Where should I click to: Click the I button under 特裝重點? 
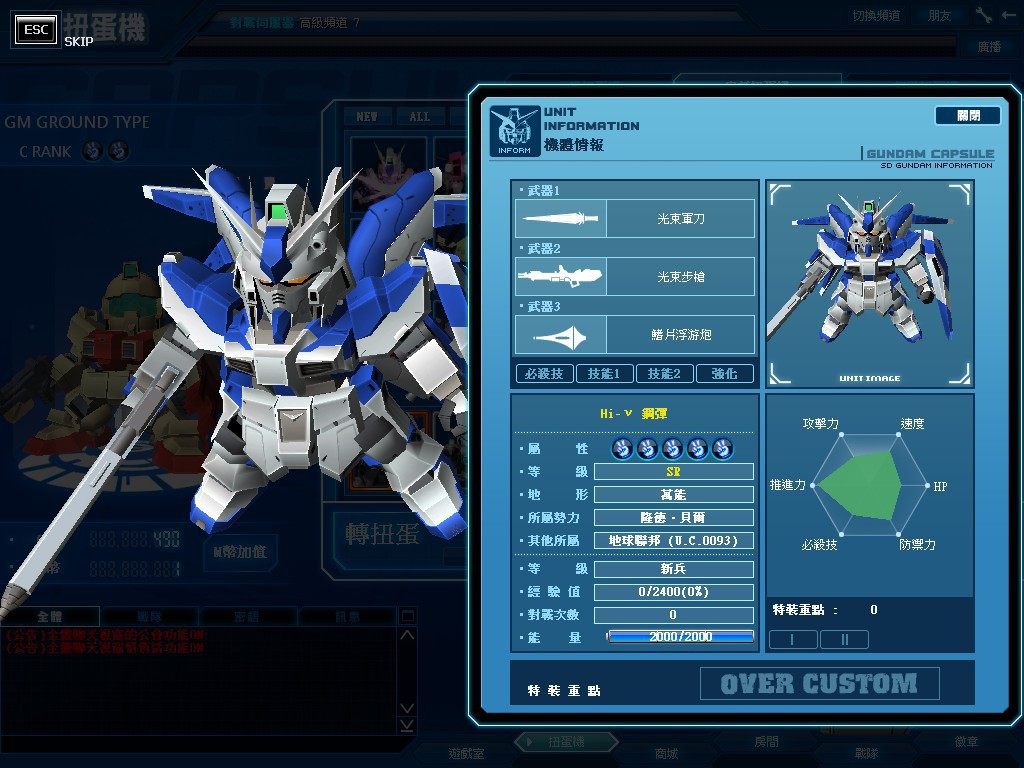coord(792,639)
